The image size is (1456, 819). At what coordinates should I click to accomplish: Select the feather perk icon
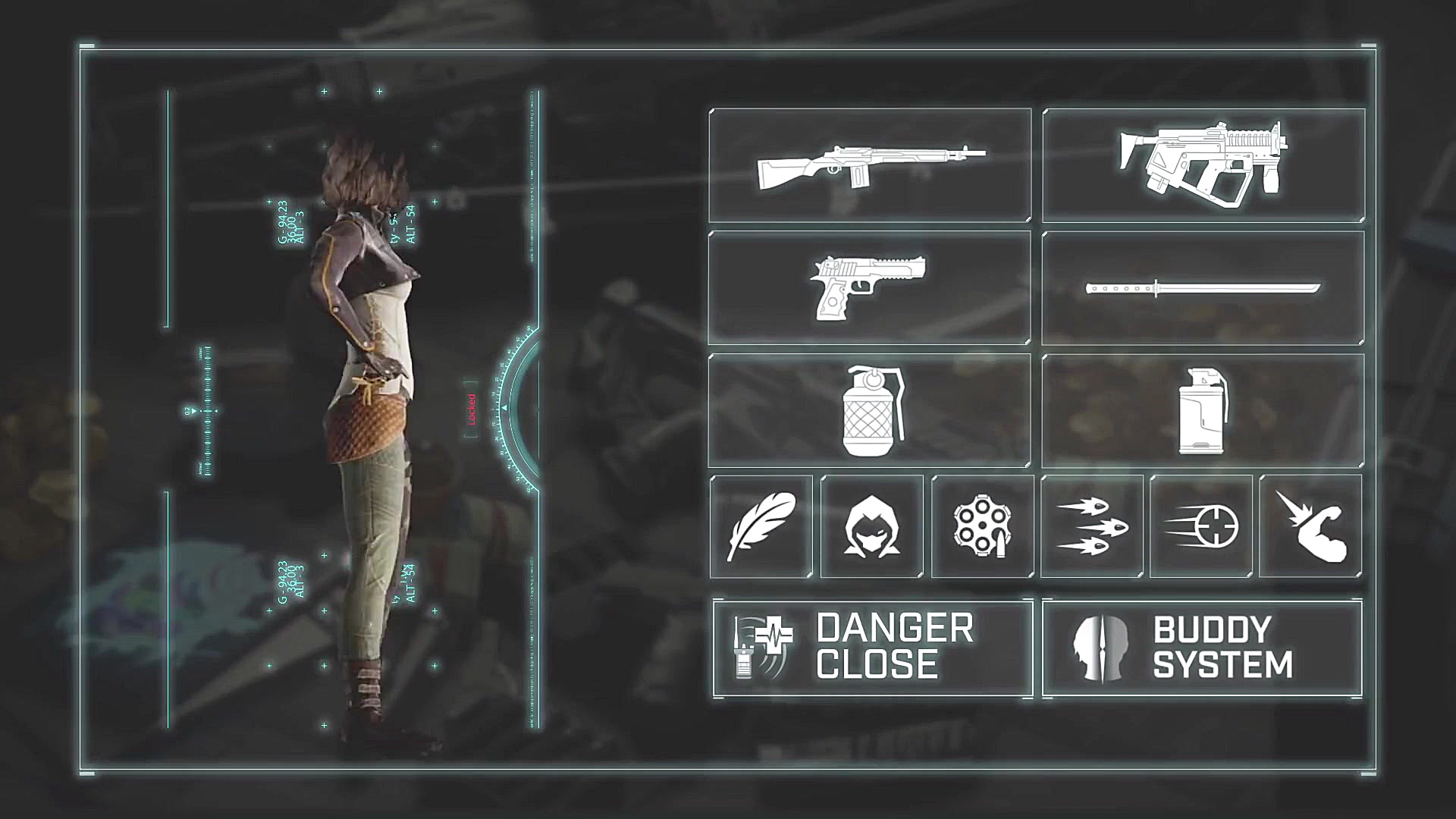pyautogui.click(x=761, y=526)
